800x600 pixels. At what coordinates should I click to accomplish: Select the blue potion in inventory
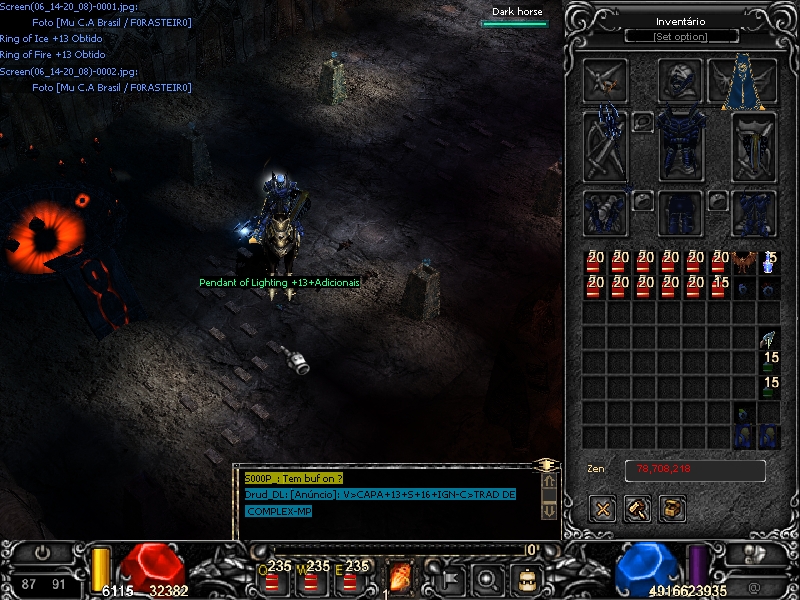coord(769,263)
